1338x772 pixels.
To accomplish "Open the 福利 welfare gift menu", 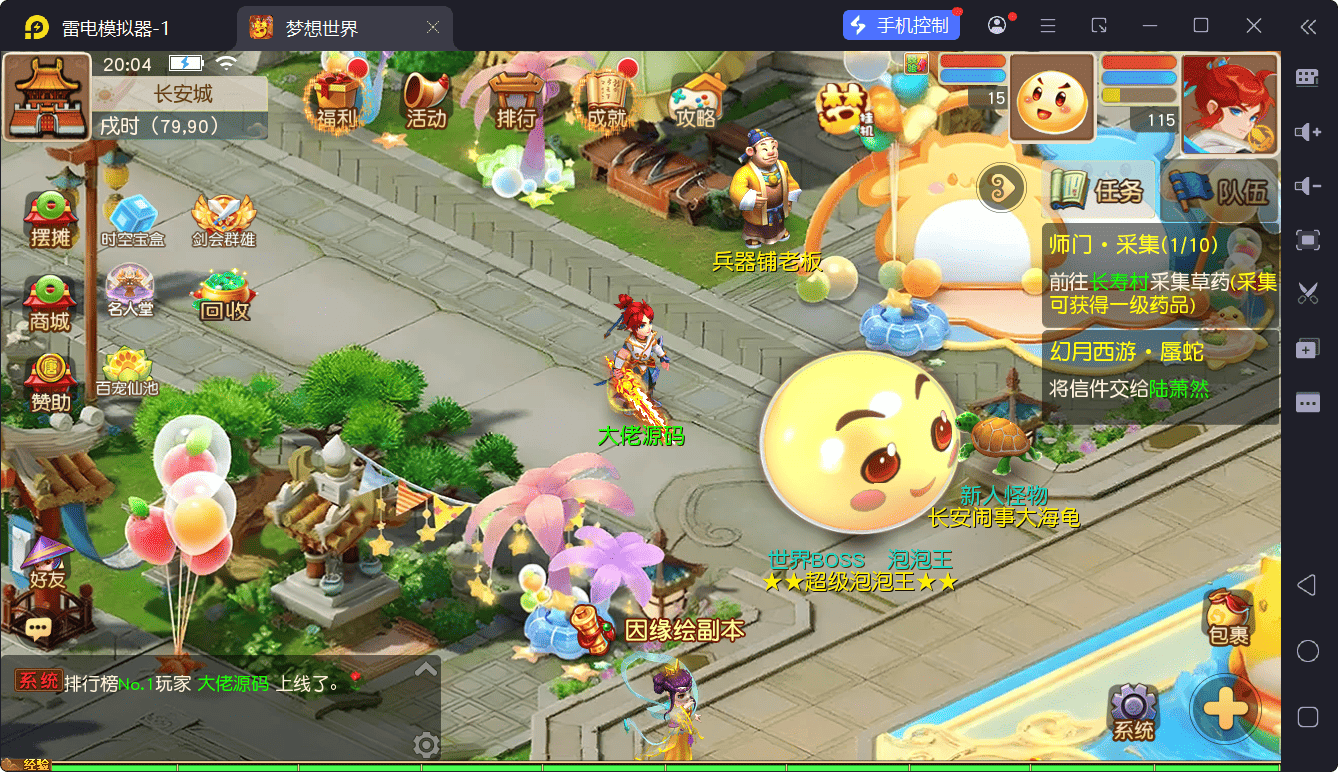I will (336, 100).
